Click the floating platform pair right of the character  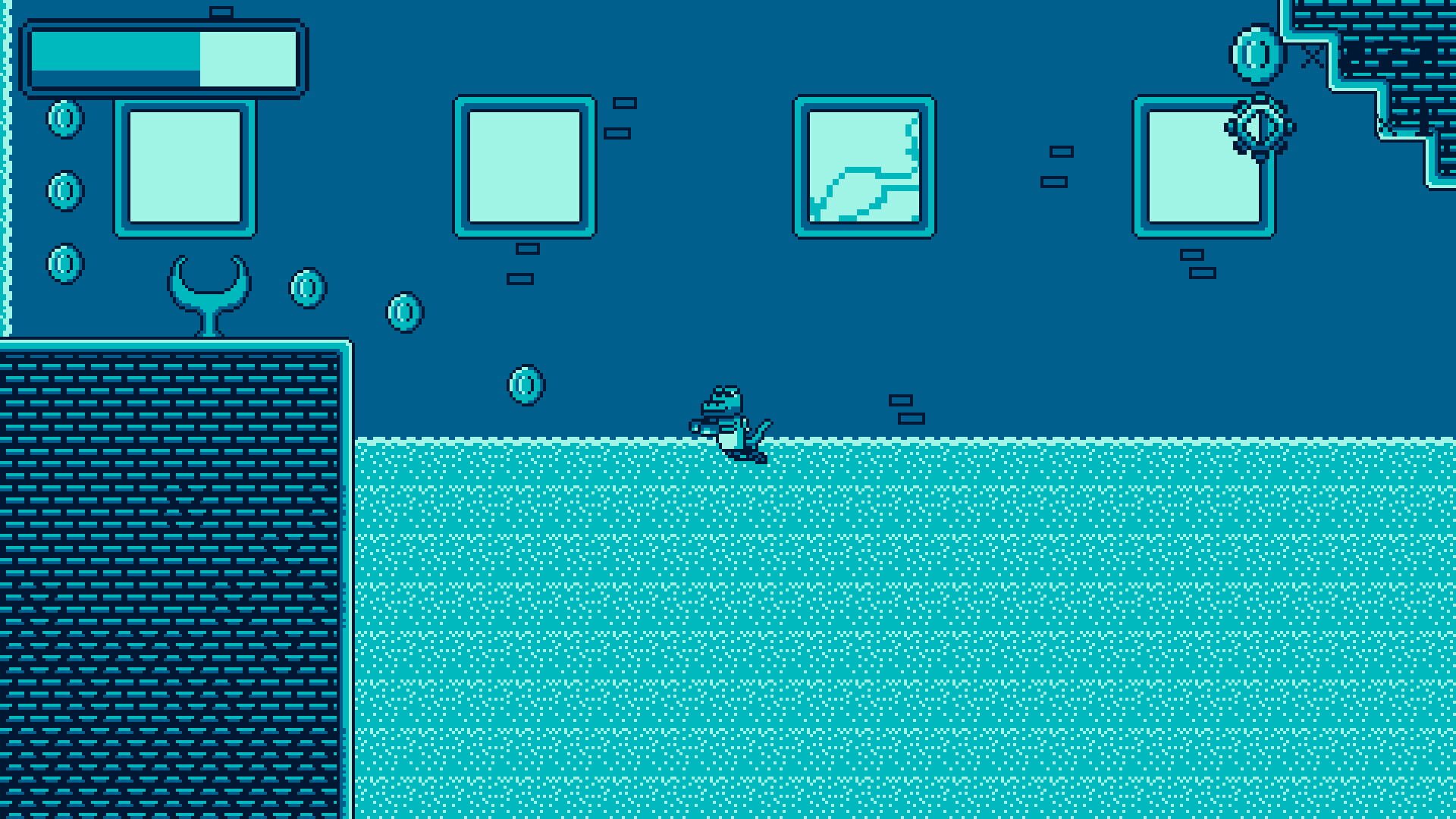(x=908, y=409)
